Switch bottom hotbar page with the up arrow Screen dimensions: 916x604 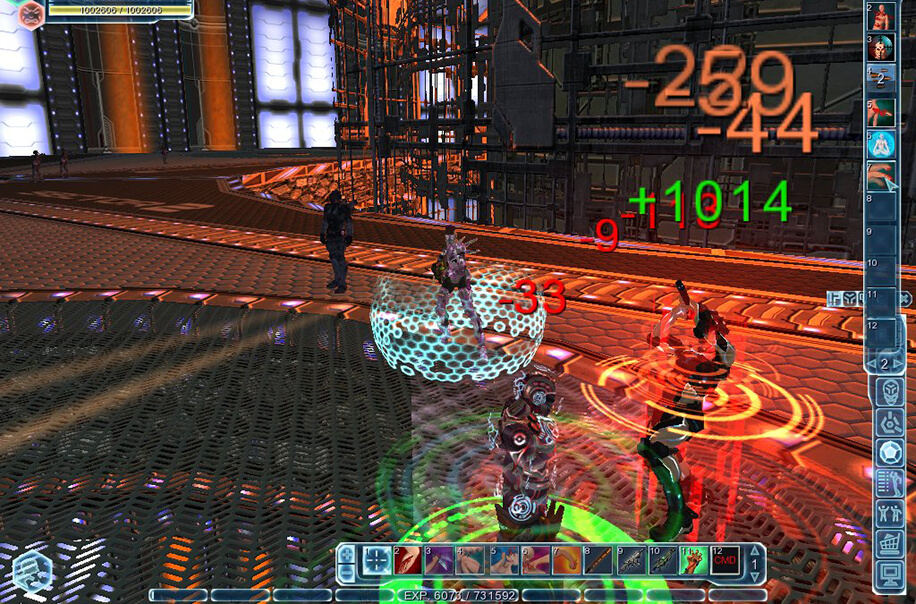(754, 551)
